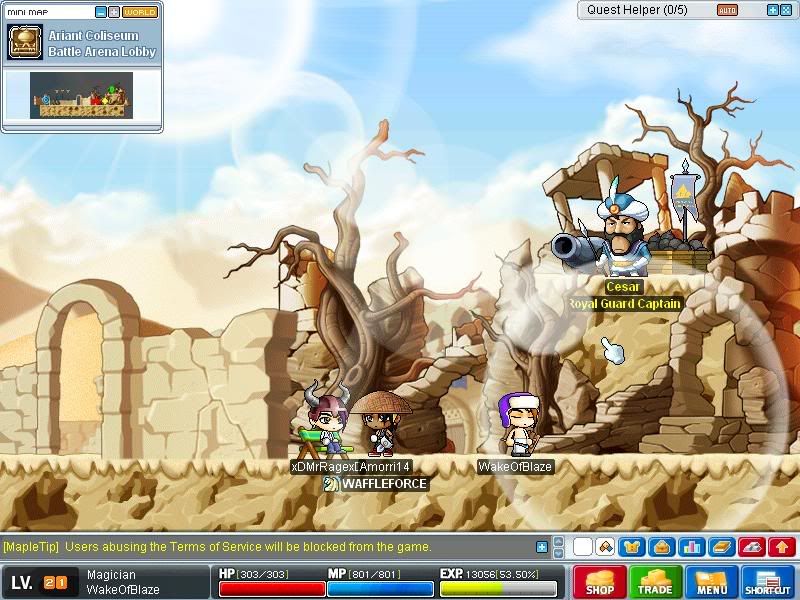This screenshot has height=600, width=800.
Task: Click the red keyboard settings icon
Action: coord(752,546)
